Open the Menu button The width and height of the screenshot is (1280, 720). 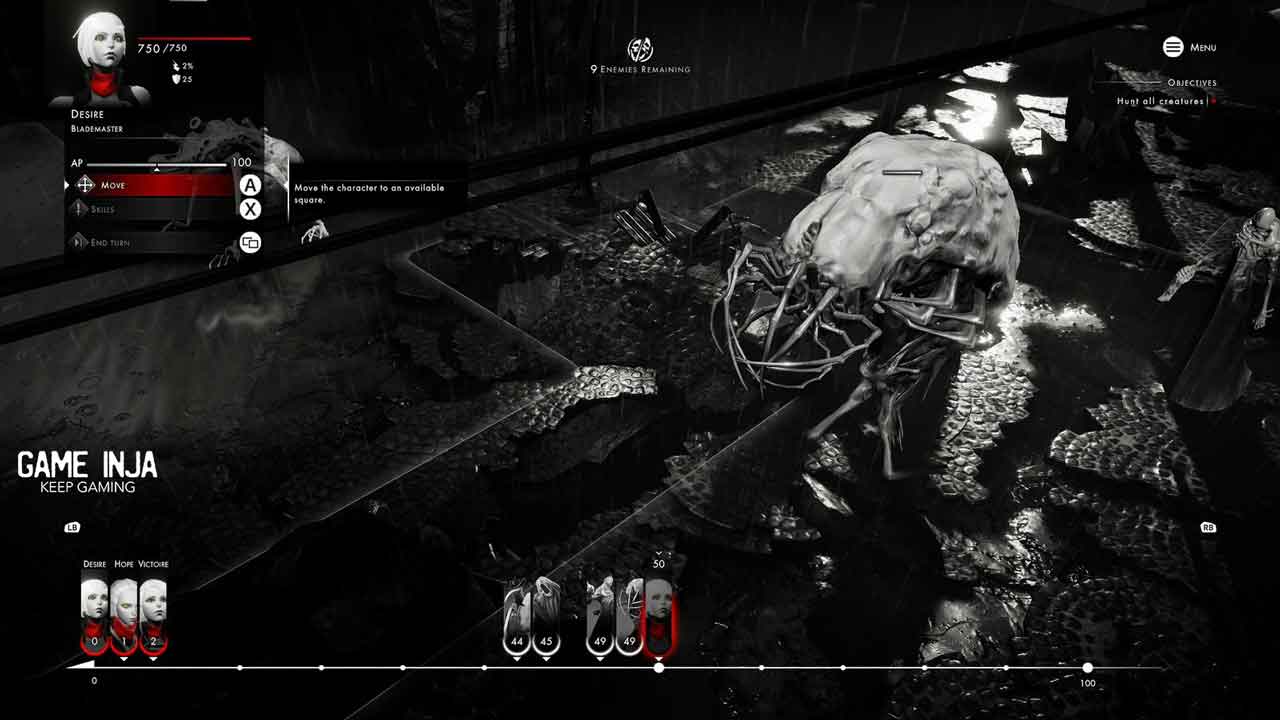click(x=1189, y=47)
